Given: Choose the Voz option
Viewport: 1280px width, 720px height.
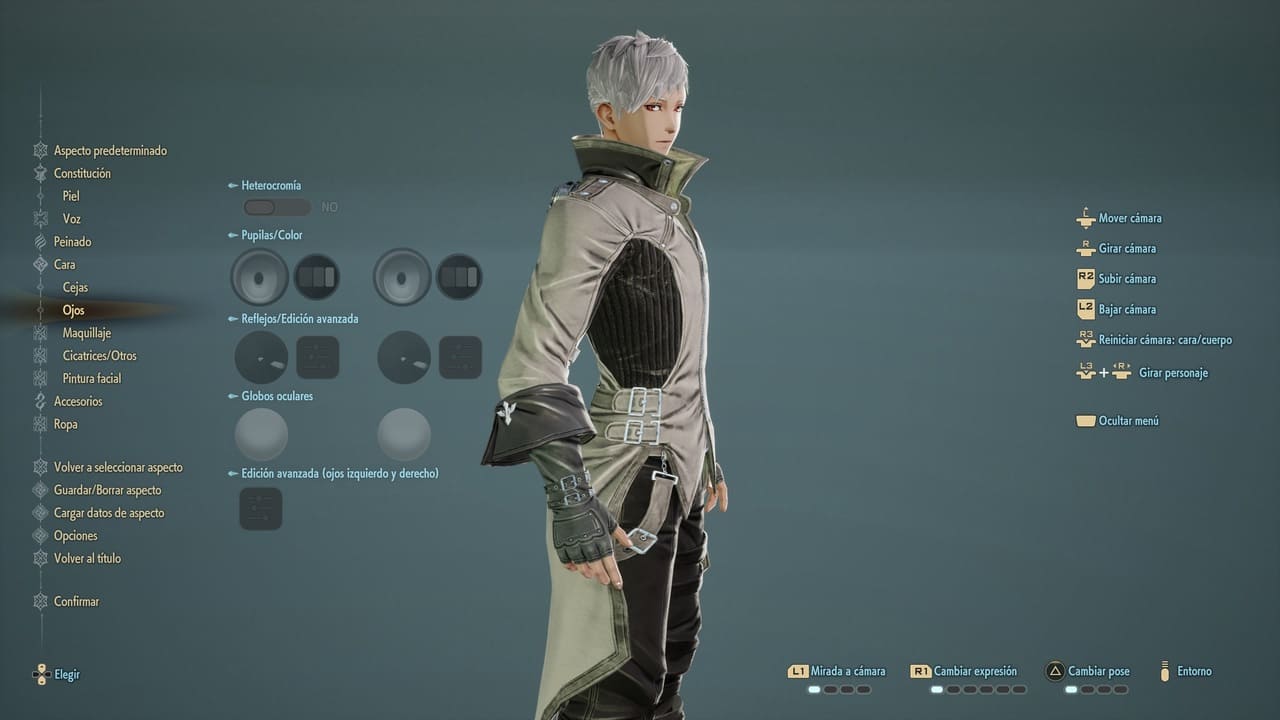Looking at the screenshot, I should (72, 219).
